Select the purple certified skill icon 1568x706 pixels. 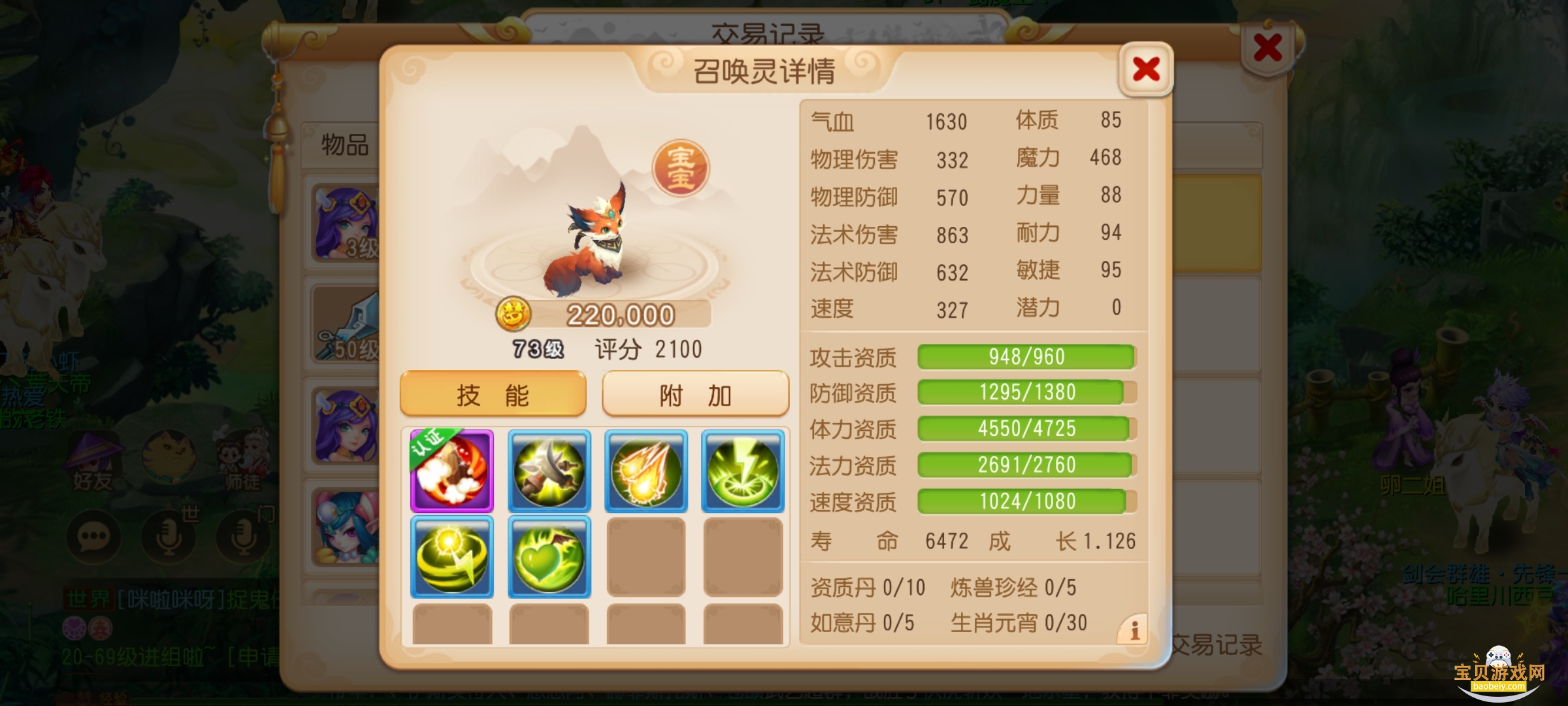451,469
